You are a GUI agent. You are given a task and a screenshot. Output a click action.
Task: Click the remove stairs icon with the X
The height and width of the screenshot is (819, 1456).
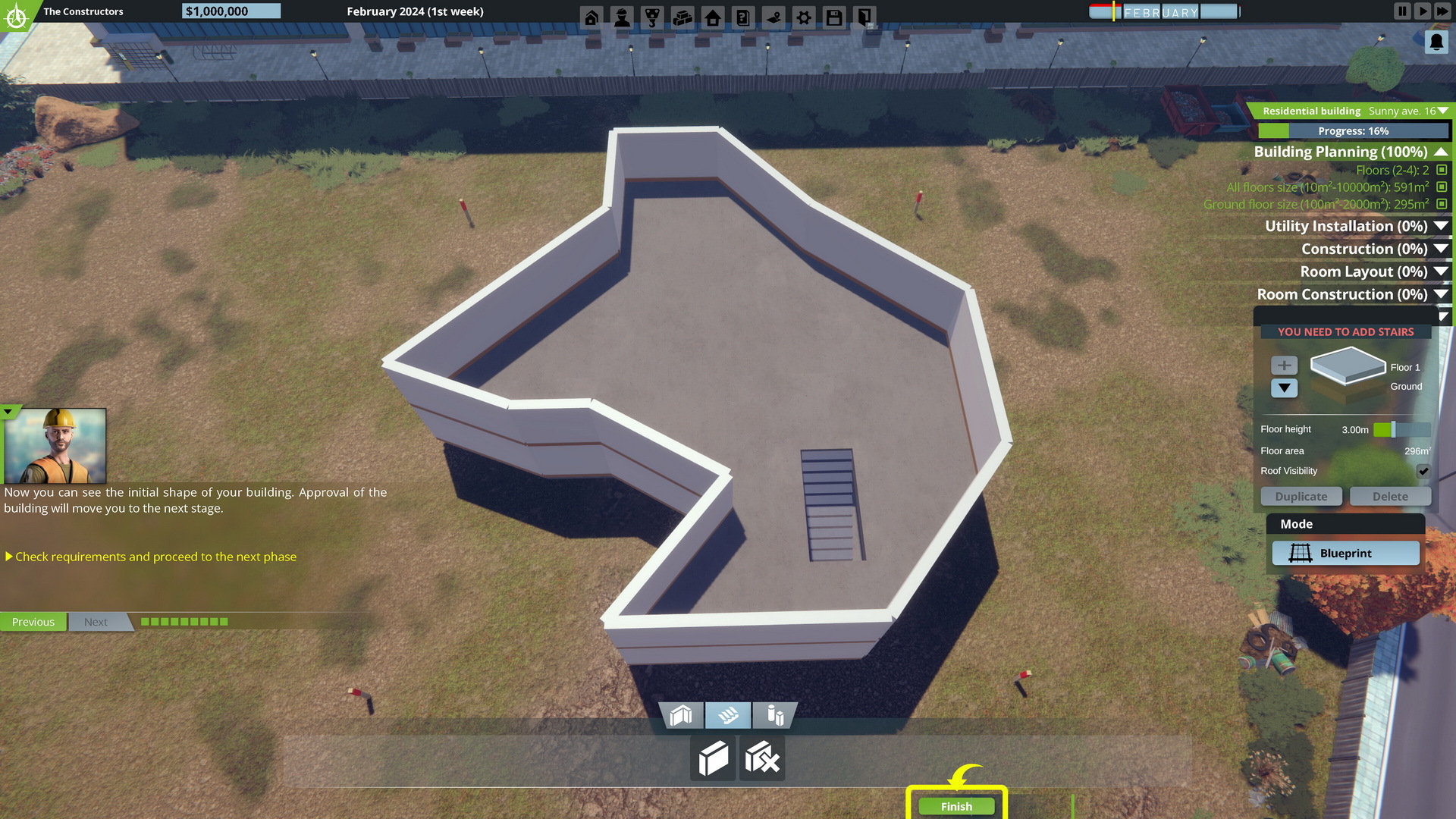point(761,758)
